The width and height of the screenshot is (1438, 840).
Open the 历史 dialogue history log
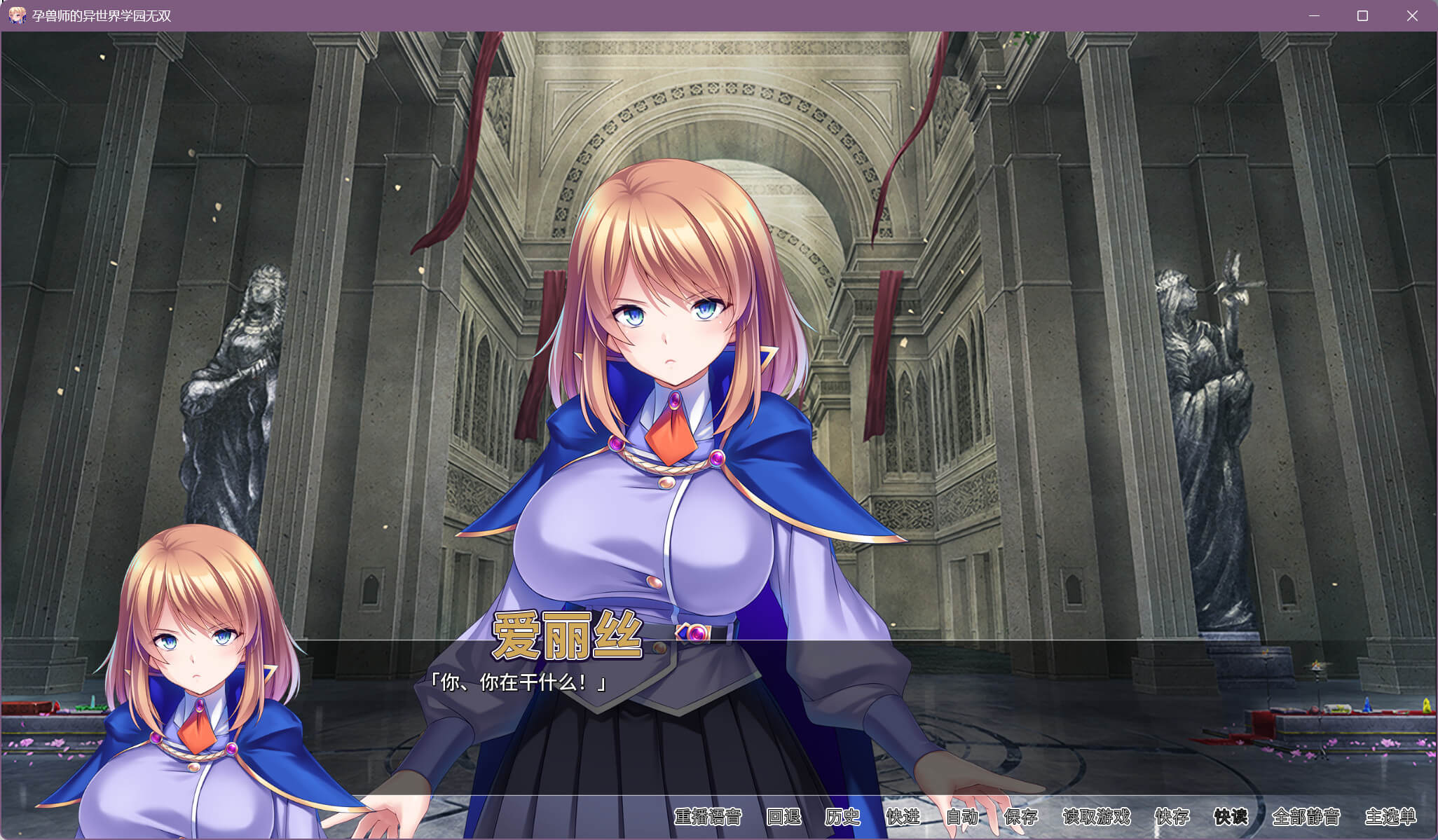pyautogui.click(x=842, y=817)
